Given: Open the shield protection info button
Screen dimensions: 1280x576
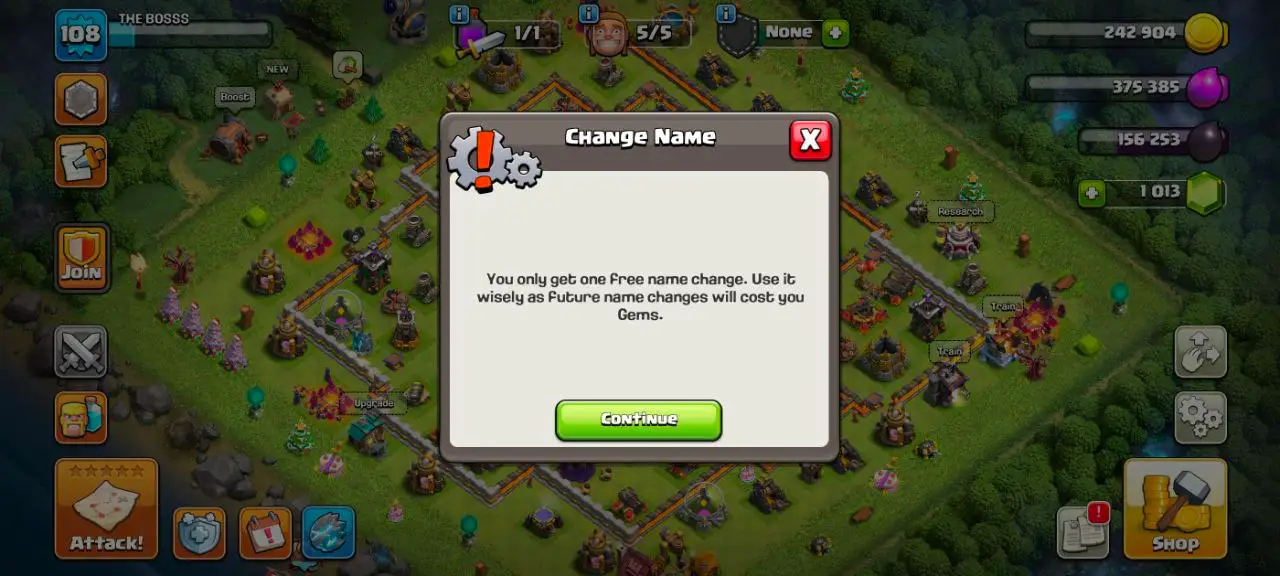Looking at the screenshot, I should (199, 533).
